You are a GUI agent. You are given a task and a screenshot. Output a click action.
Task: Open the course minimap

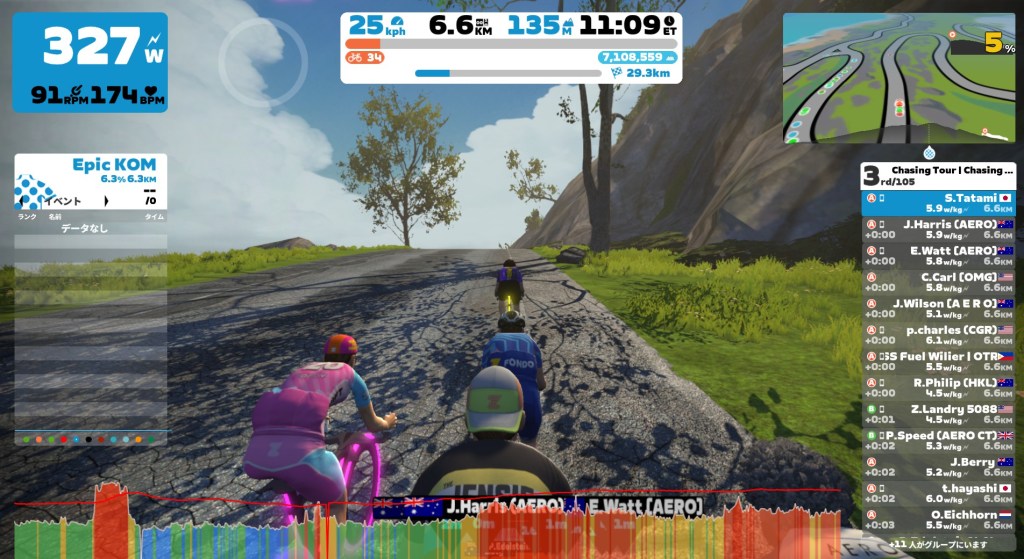(x=899, y=77)
